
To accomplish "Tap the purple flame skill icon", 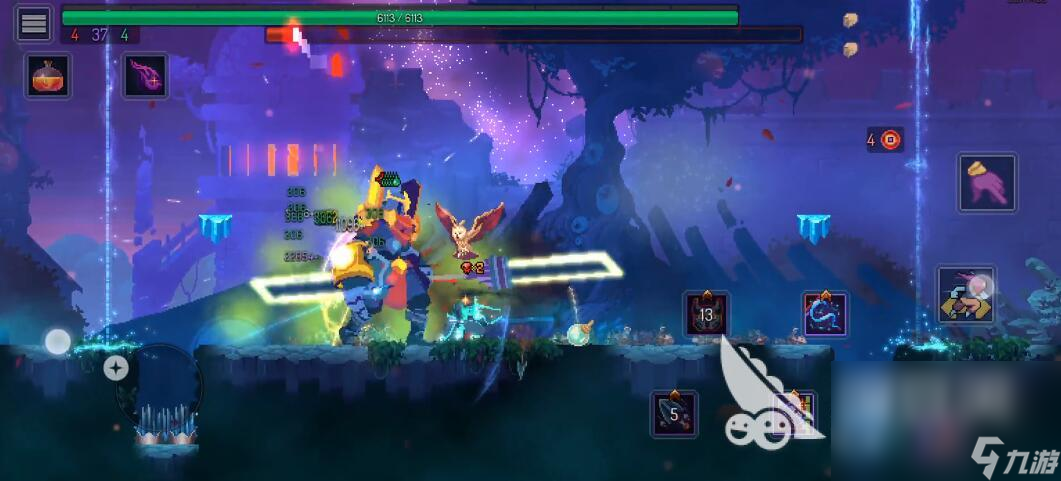I will 145,76.
